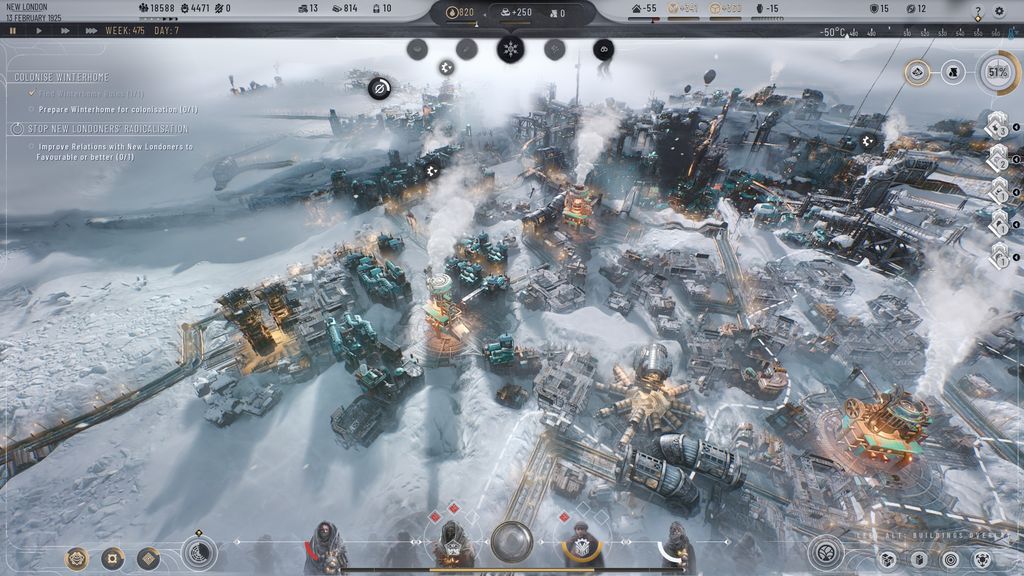Open the gold-ringed button left of 51%
This screenshot has height=576, width=1024.
918,72
